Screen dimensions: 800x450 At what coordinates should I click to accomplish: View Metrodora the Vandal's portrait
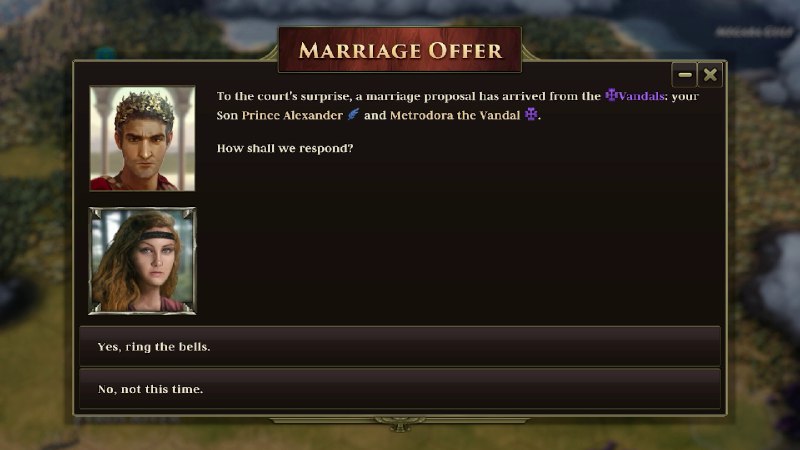tap(142, 260)
